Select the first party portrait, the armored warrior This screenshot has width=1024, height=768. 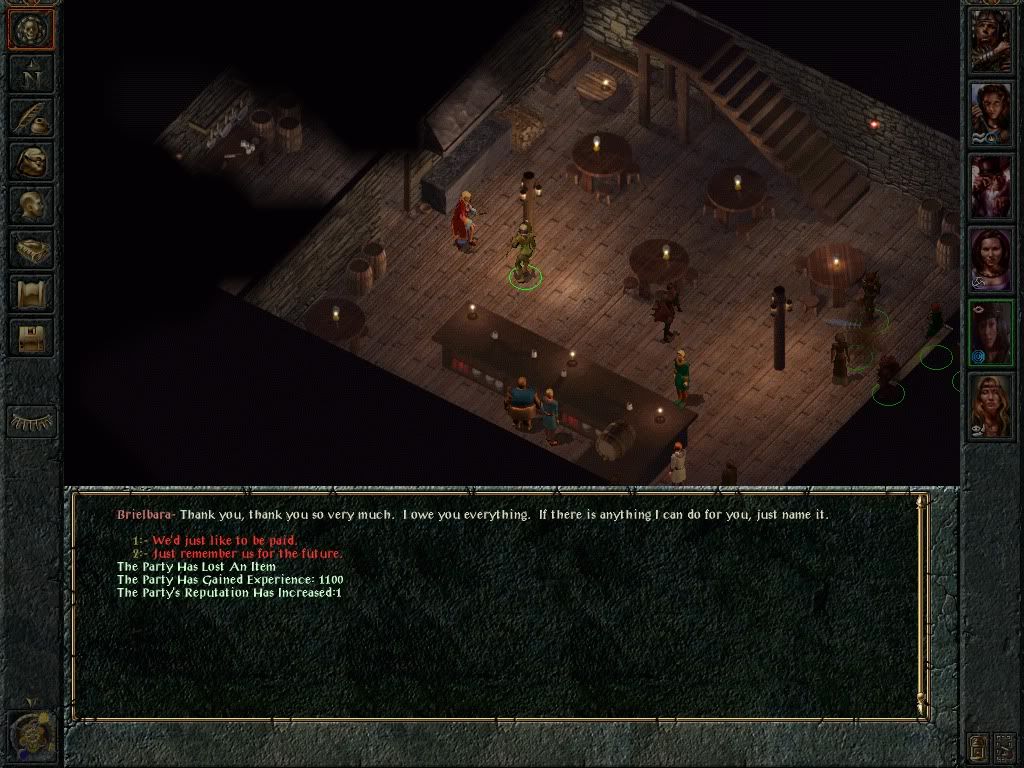click(x=991, y=40)
